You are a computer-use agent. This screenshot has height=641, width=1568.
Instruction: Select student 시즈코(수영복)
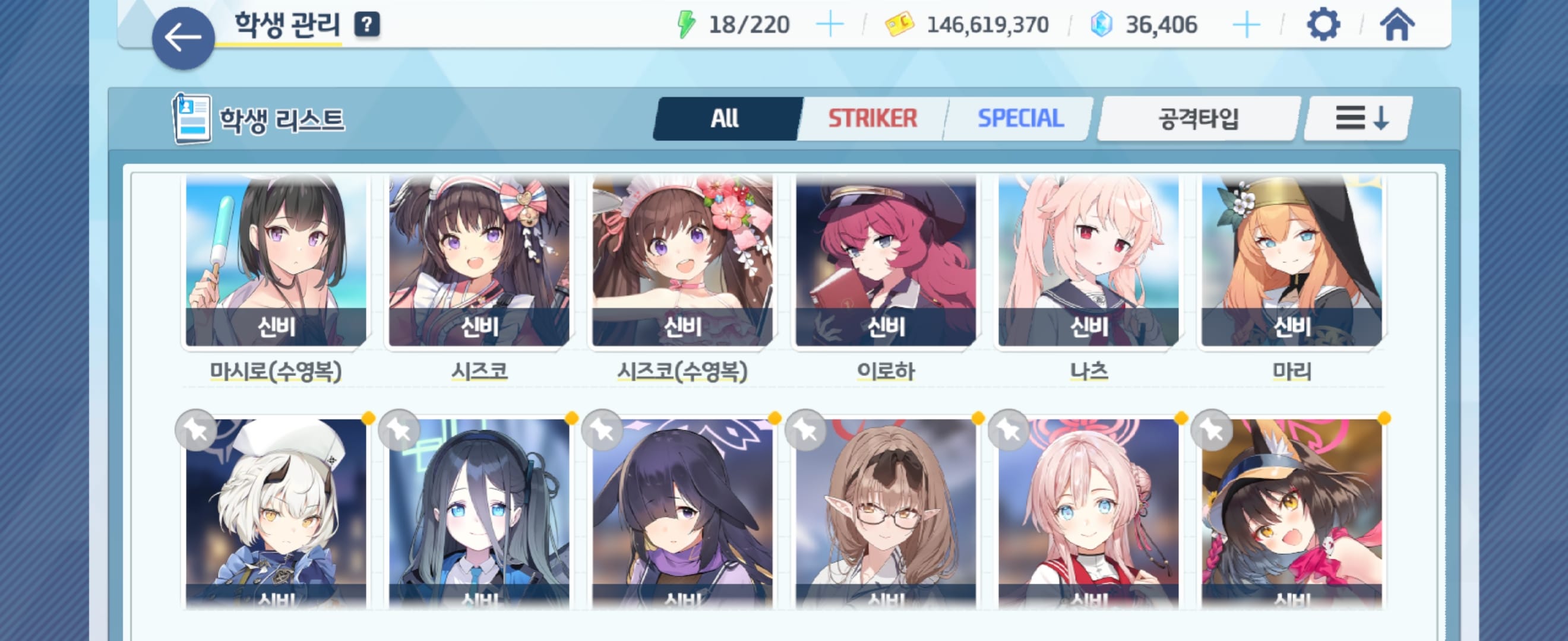682,262
